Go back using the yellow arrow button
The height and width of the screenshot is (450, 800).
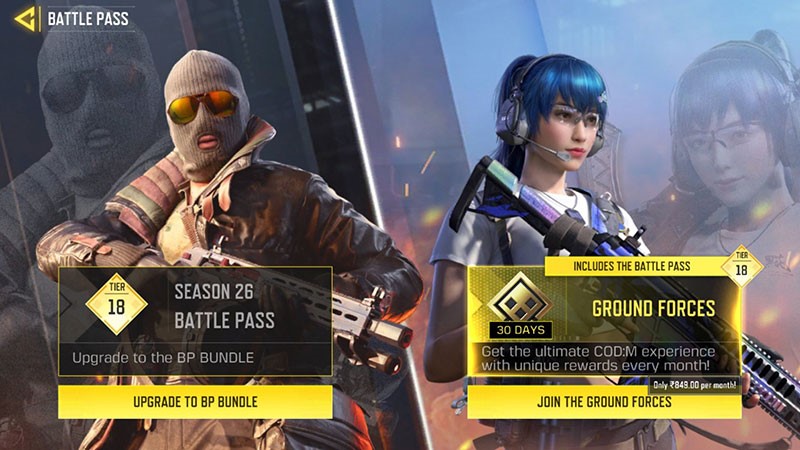(x=20, y=17)
